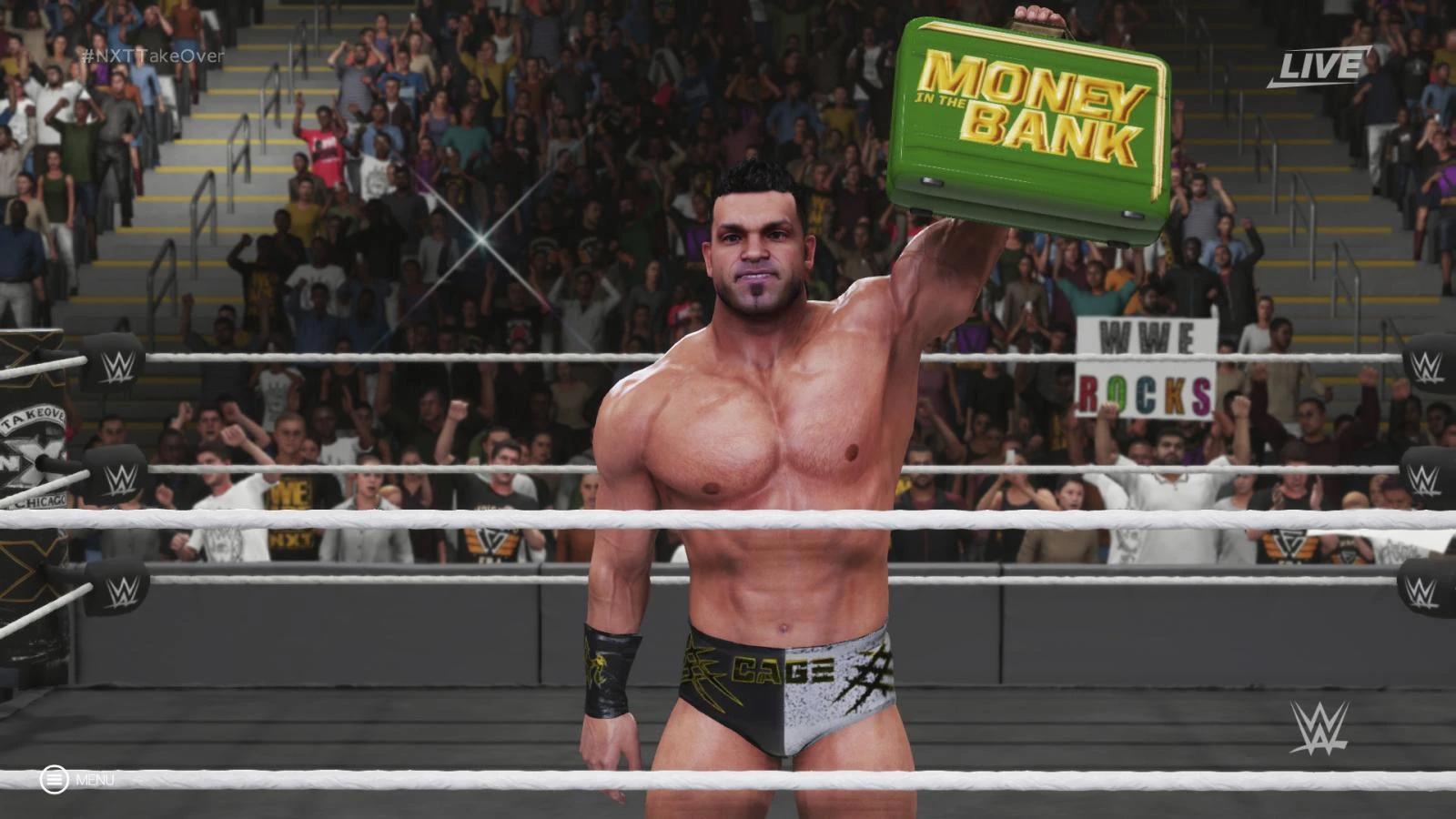The image size is (1456, 819).
Task: Click the WWE logo on the middle-left turnbuckle
Action: coord(119,481)
